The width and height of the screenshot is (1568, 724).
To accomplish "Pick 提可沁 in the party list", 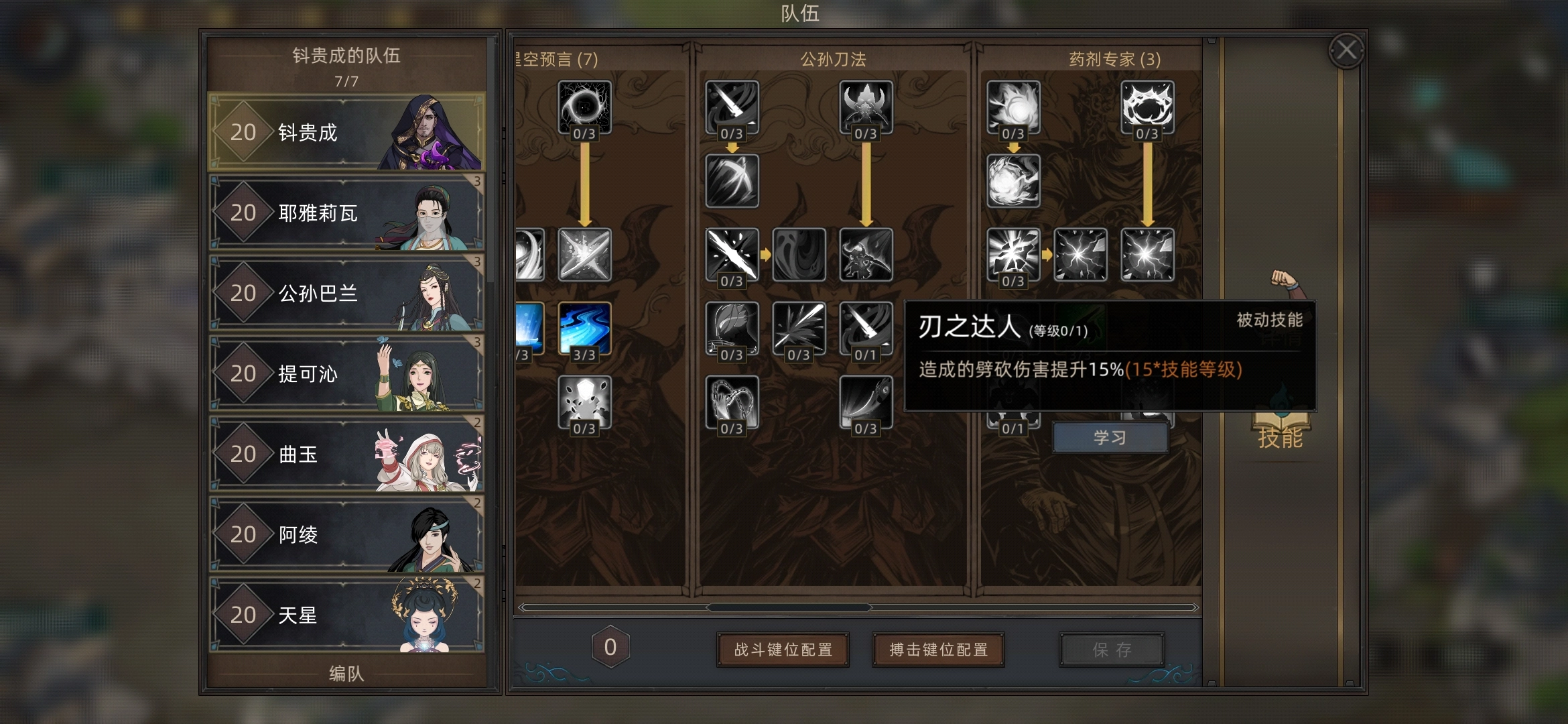I will (346, 373).
